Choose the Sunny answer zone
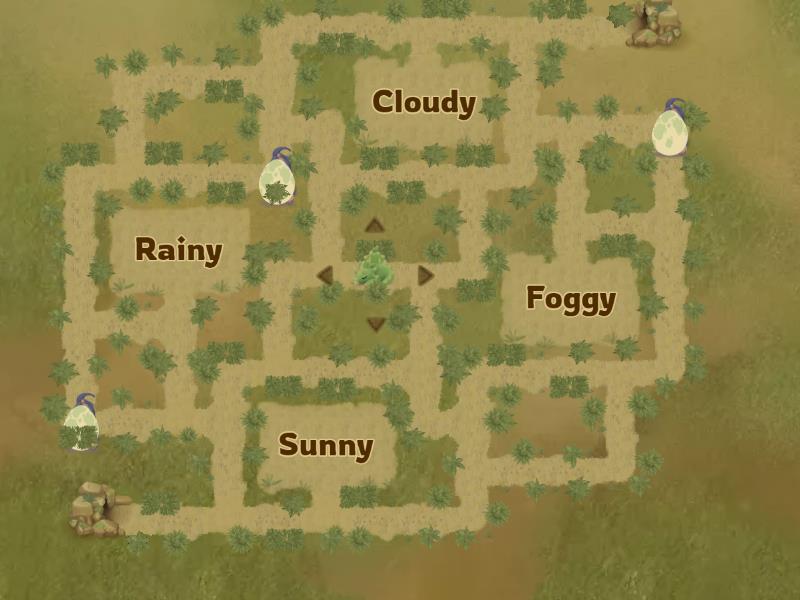 pos(325,445)
